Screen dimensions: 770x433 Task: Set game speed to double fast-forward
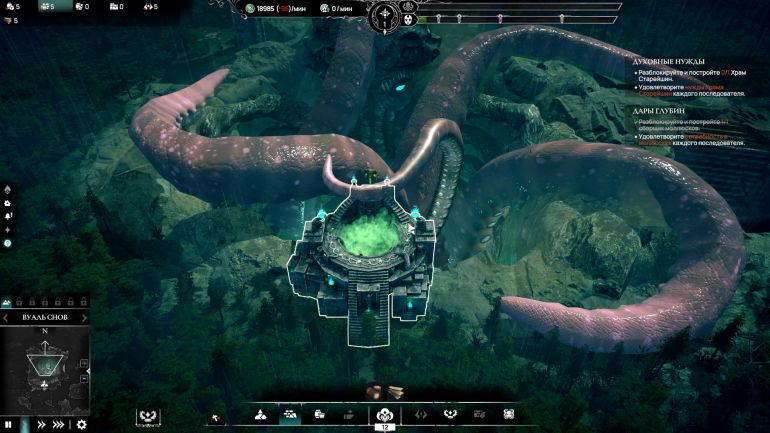pos(41,425)
